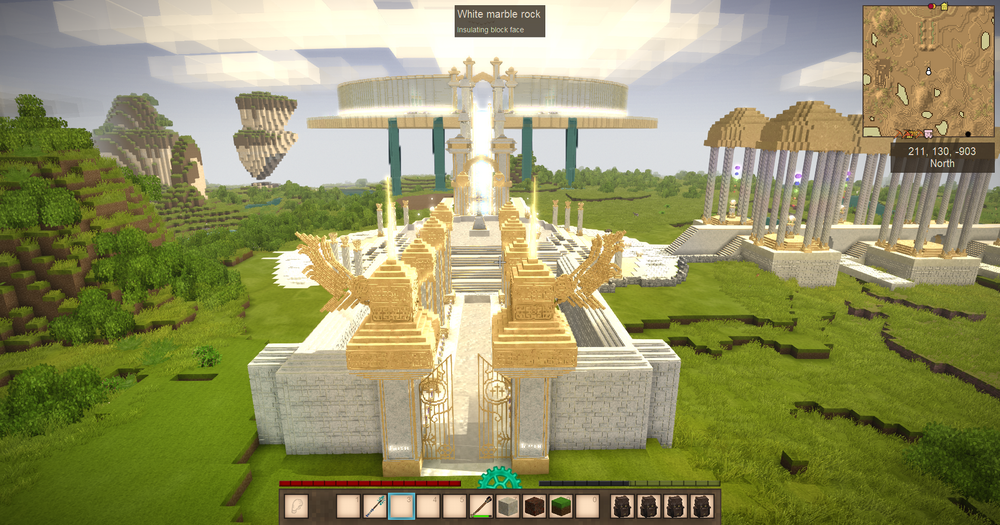The width and height of the screenshot is (1000, 525).
Task: Select the white marble block slot
Action: [x=507, y=507]
